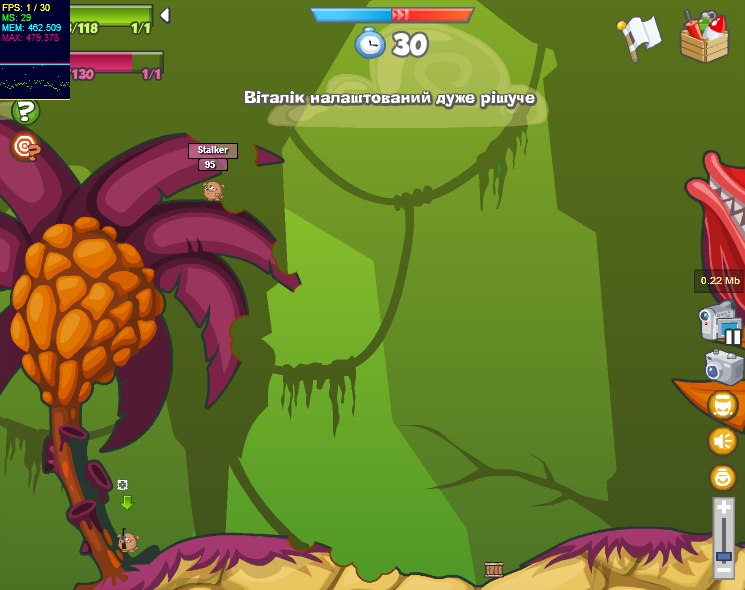Open the weapons crate inventory
This screenshot has height=590, width=745.
click(704, 37)
